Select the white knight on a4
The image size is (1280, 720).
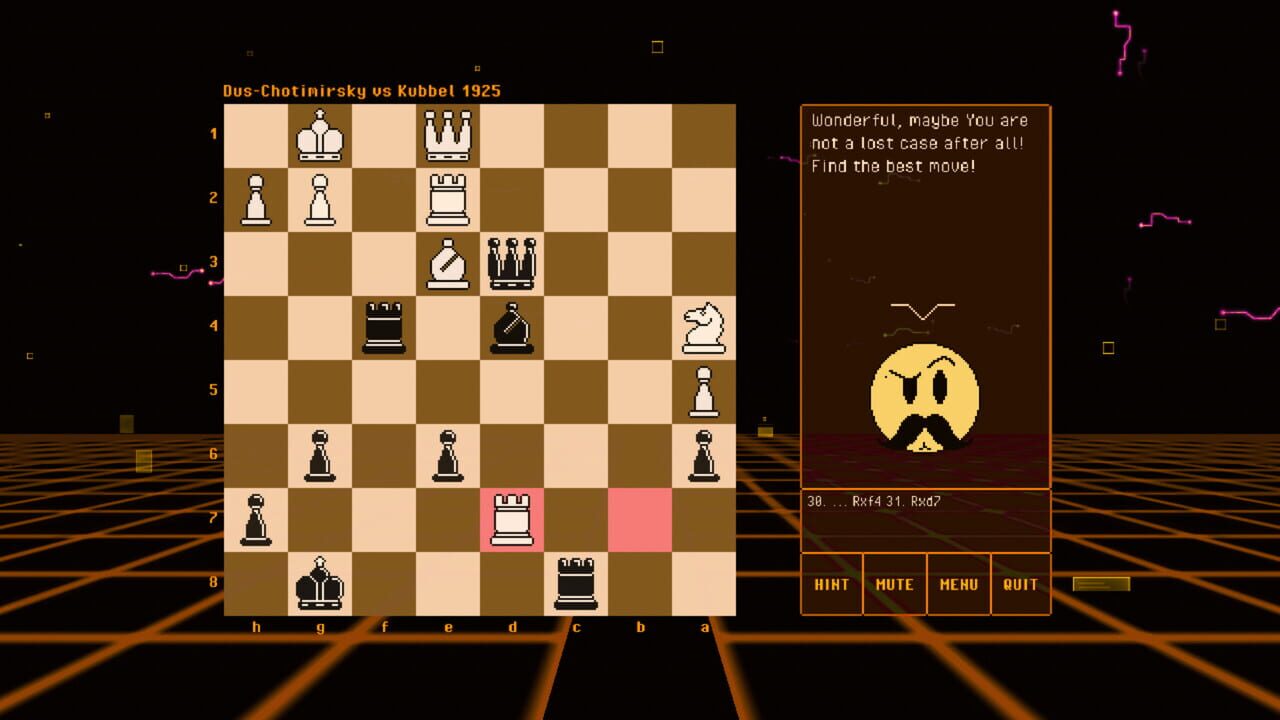click(x=705, y=327)
